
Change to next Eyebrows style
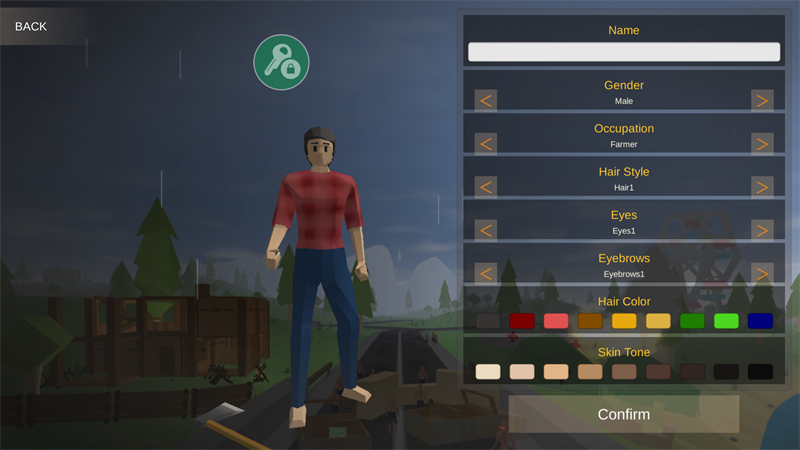click(x=762, y=272)
